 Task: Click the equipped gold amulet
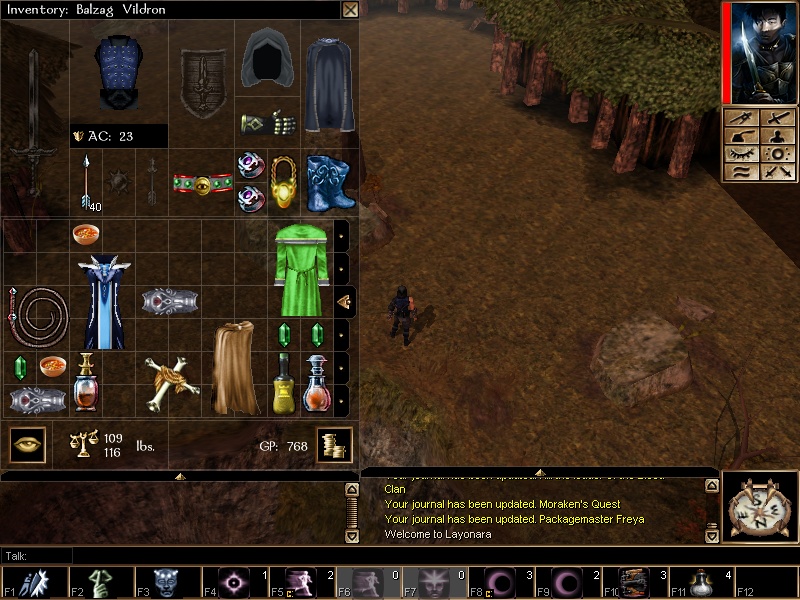pyautogui.click(x=283, y=181)
